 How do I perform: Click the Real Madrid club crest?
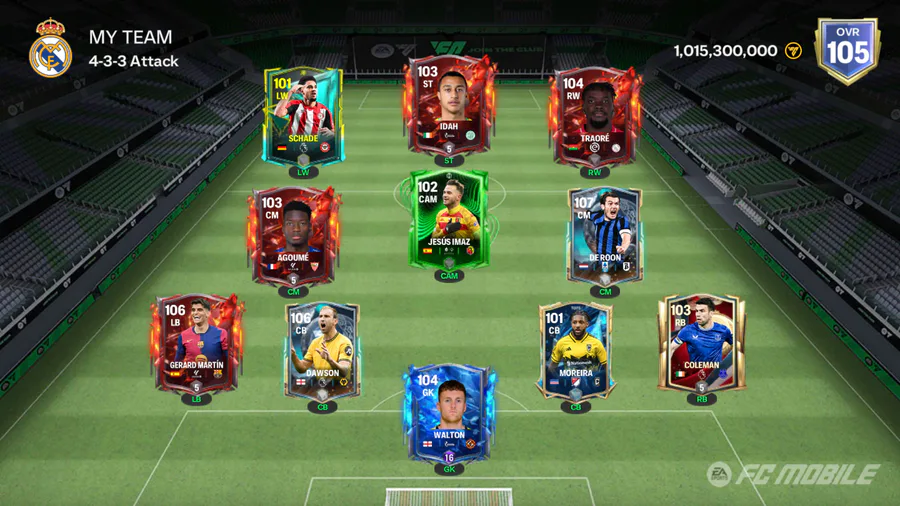coord(50,49)
